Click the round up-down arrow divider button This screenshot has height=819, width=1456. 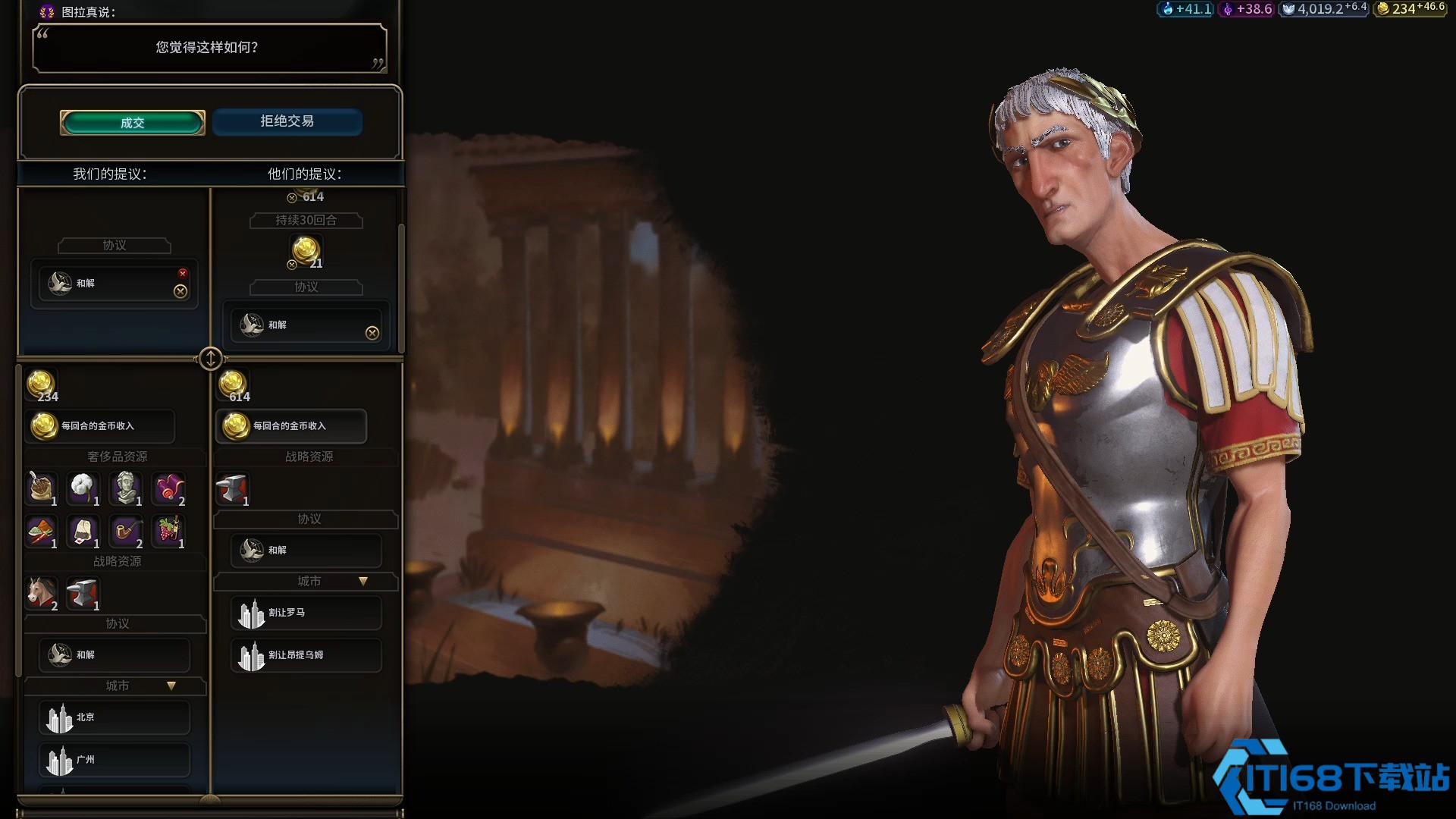(x=210, y=358)
